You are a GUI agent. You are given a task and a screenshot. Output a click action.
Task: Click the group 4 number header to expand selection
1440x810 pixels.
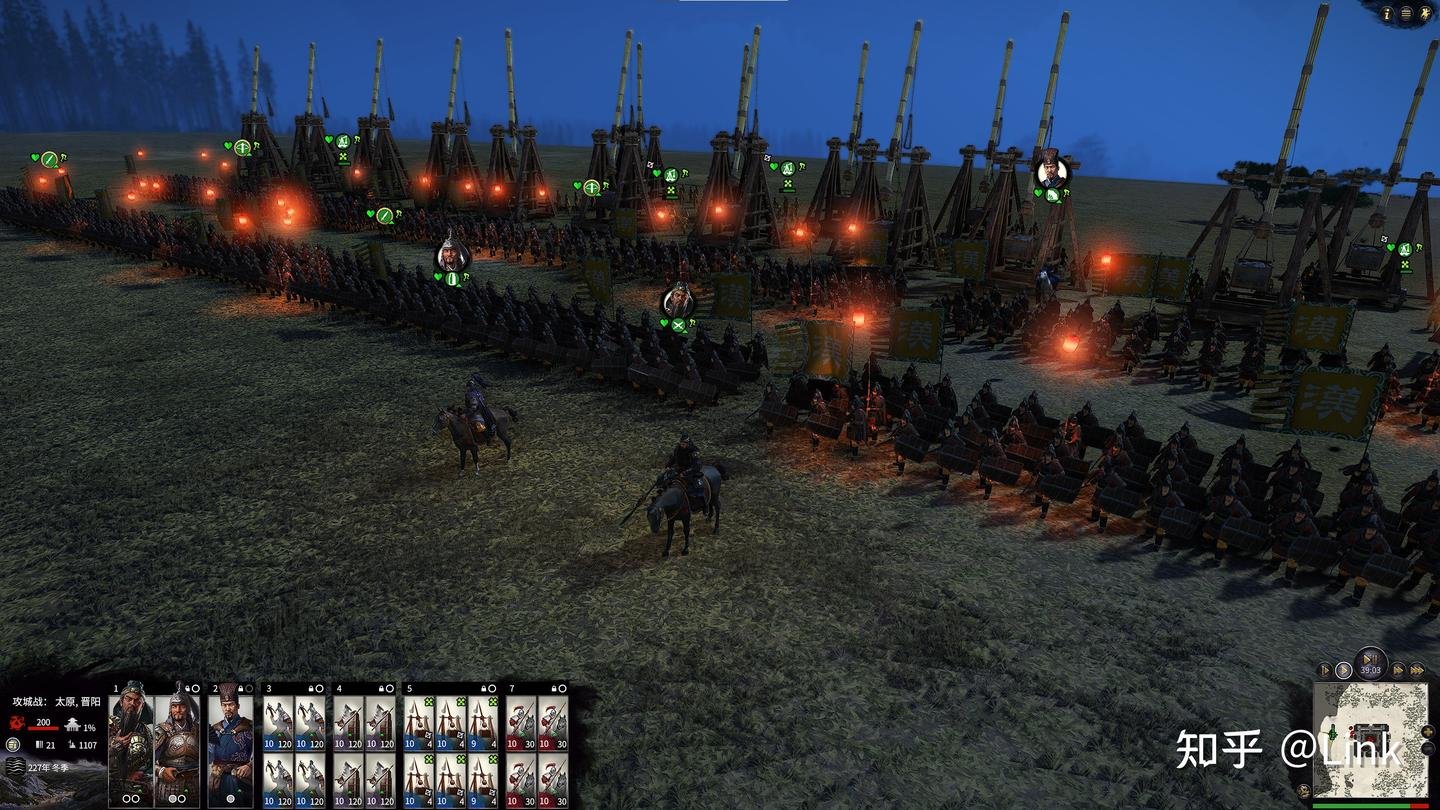click(340, 687)
